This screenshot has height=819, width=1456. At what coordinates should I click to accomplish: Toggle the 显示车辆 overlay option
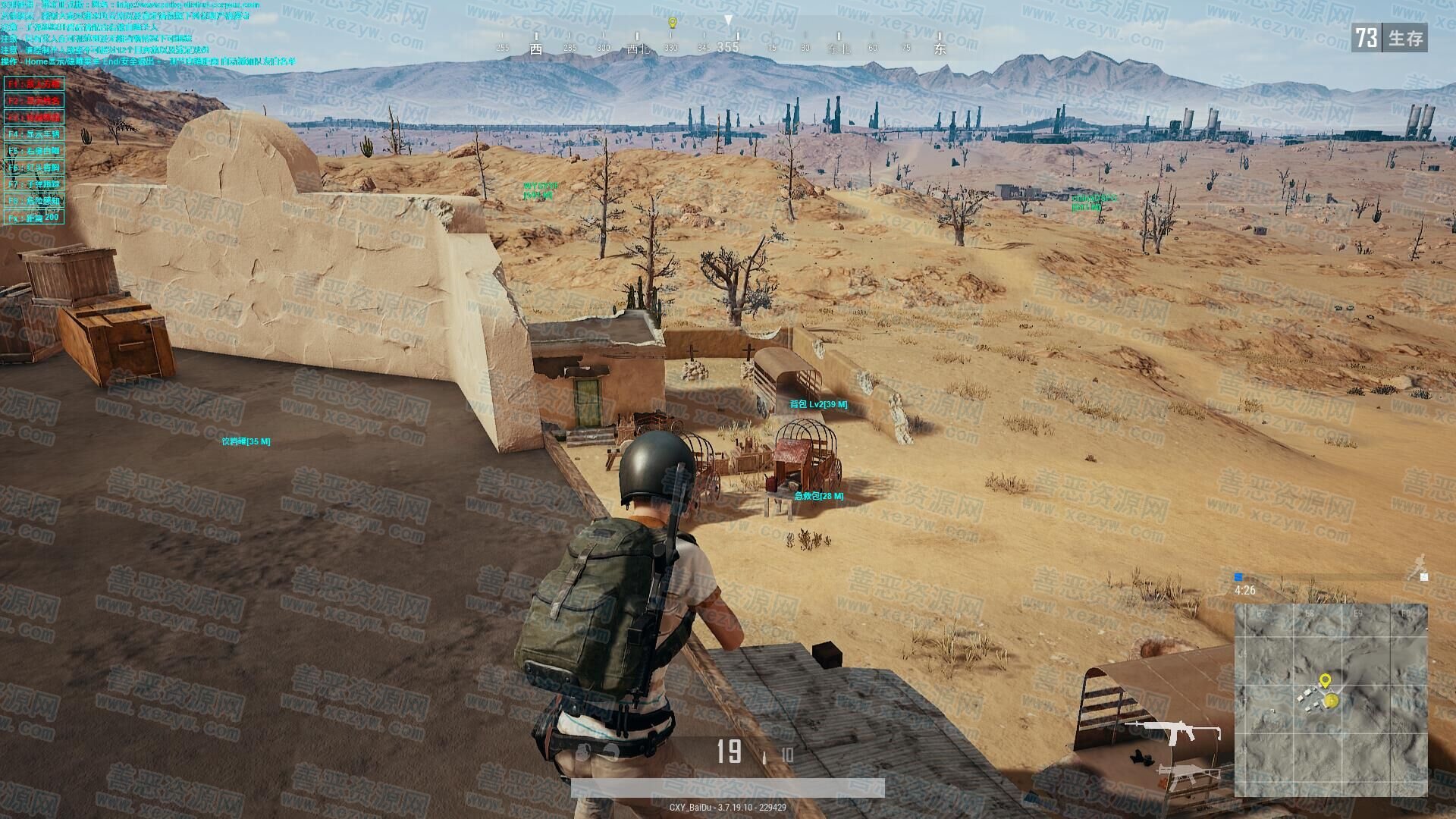(34, 134)
